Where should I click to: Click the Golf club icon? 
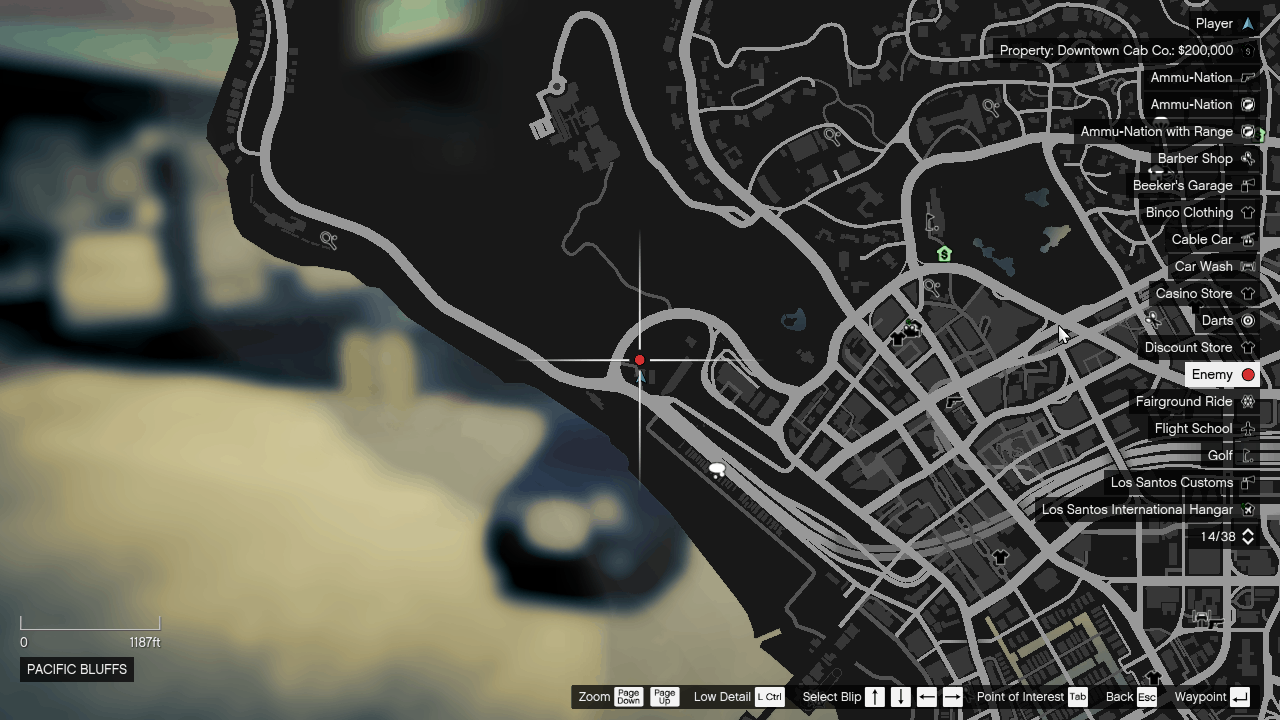tap(1248, 455)
